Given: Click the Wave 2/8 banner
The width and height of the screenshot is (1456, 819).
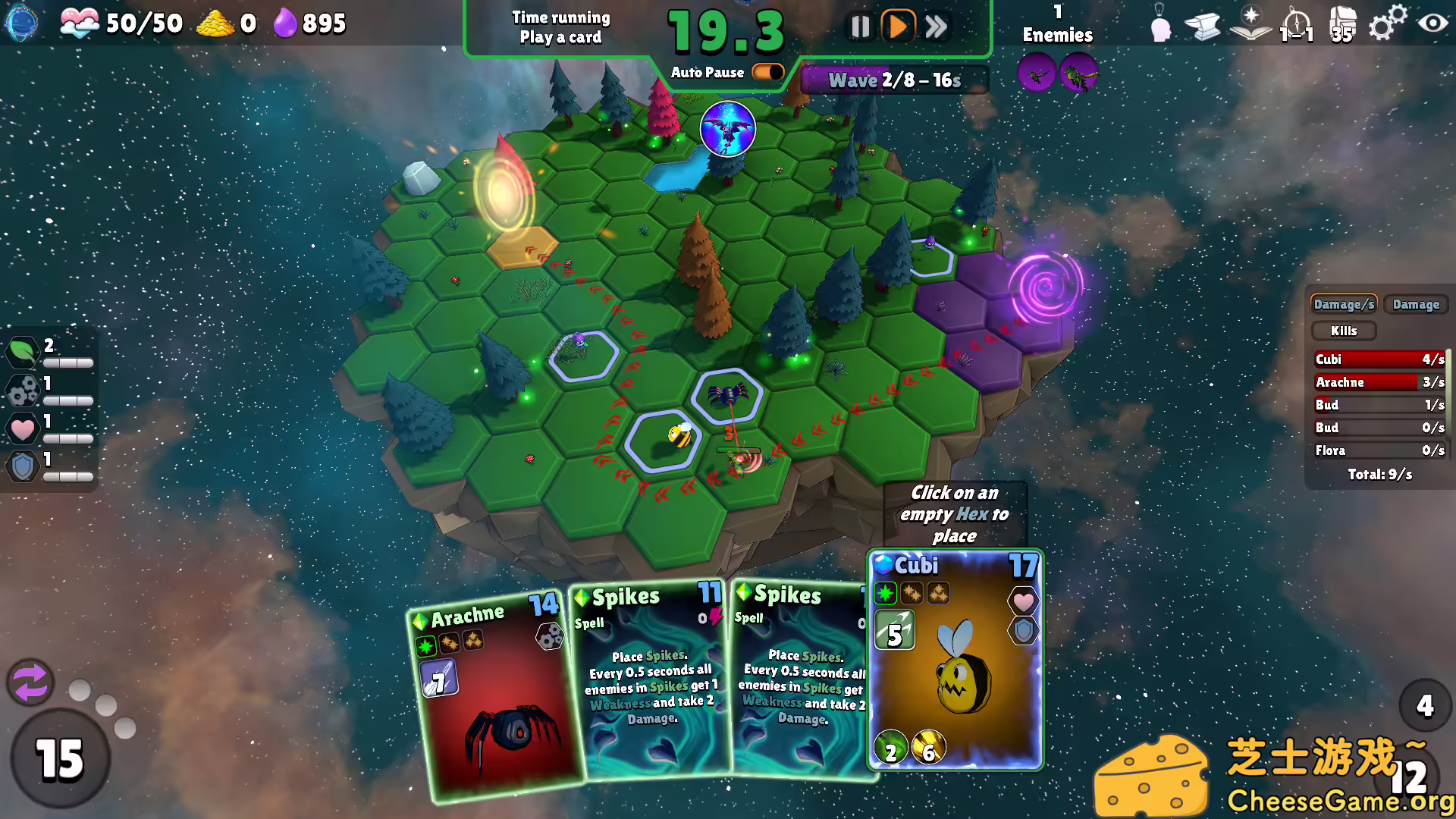Looking at the screenshot, I should (x=893, y=80).
